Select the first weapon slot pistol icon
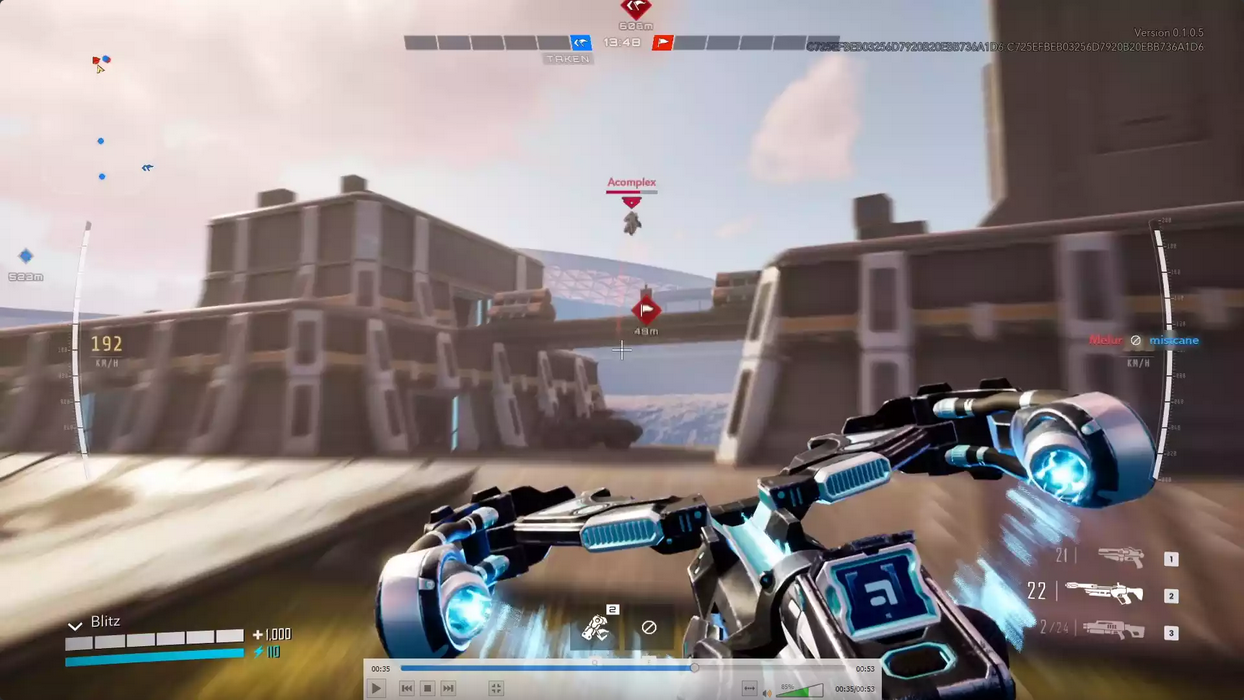This screenshot has width=1244, height=700. point(1120,557)
